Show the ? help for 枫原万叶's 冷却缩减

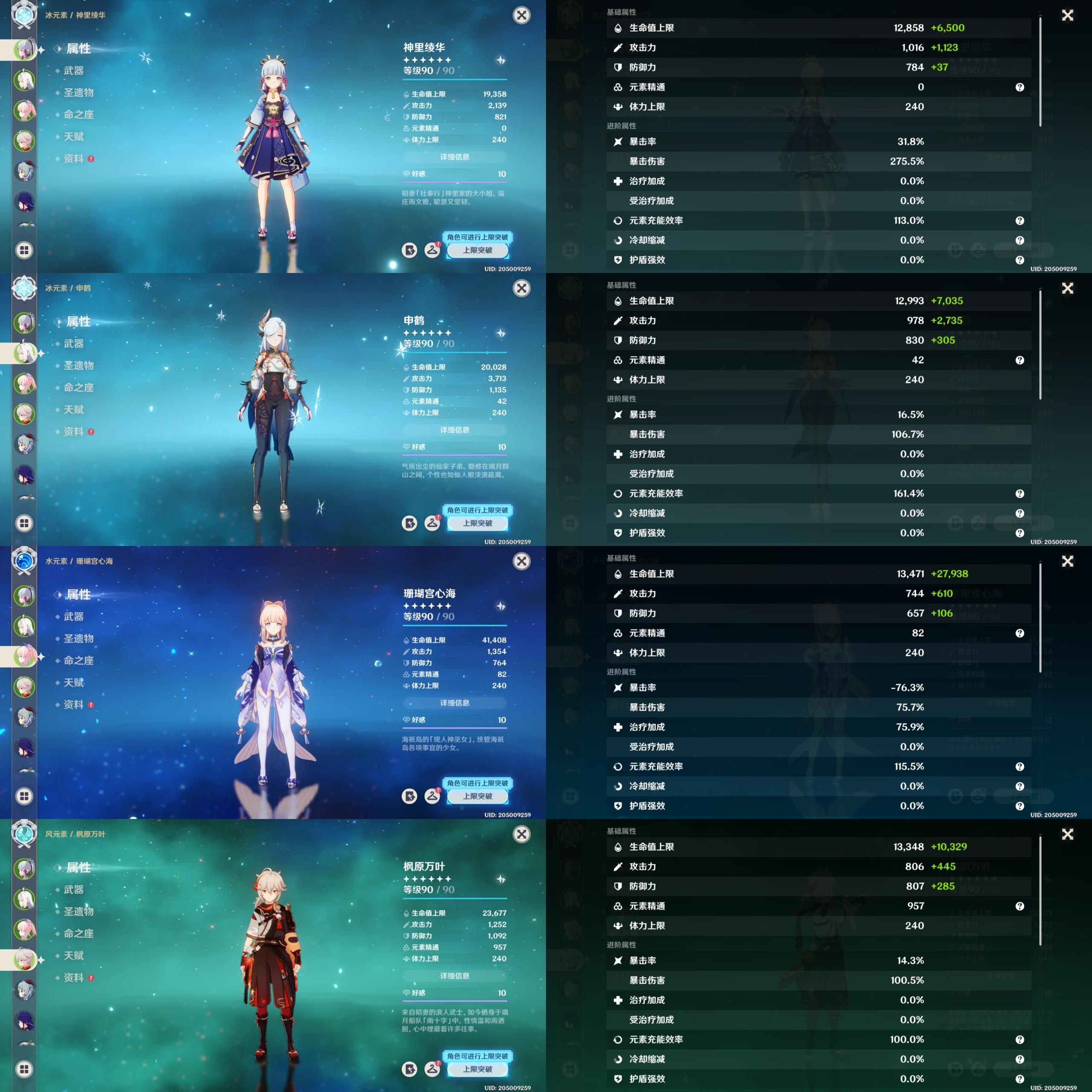[1019, 1059]
